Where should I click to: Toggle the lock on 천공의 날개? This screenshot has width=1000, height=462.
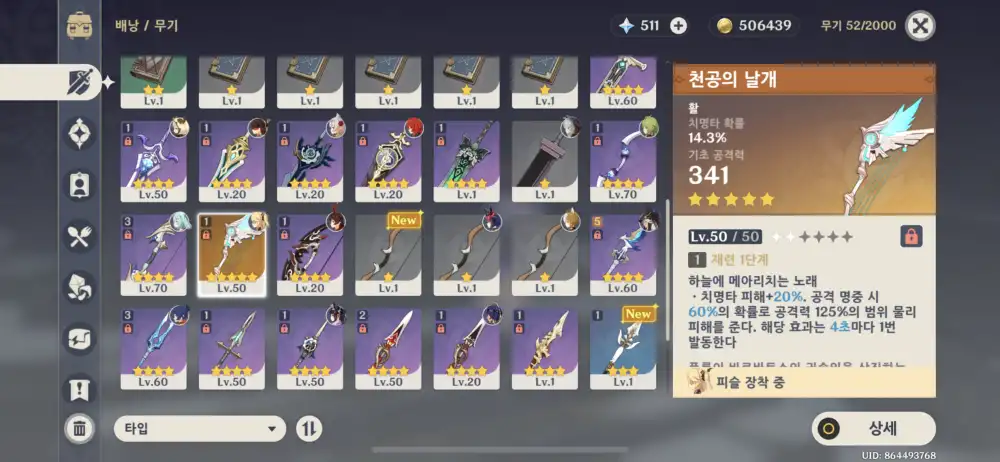(911, 236)
